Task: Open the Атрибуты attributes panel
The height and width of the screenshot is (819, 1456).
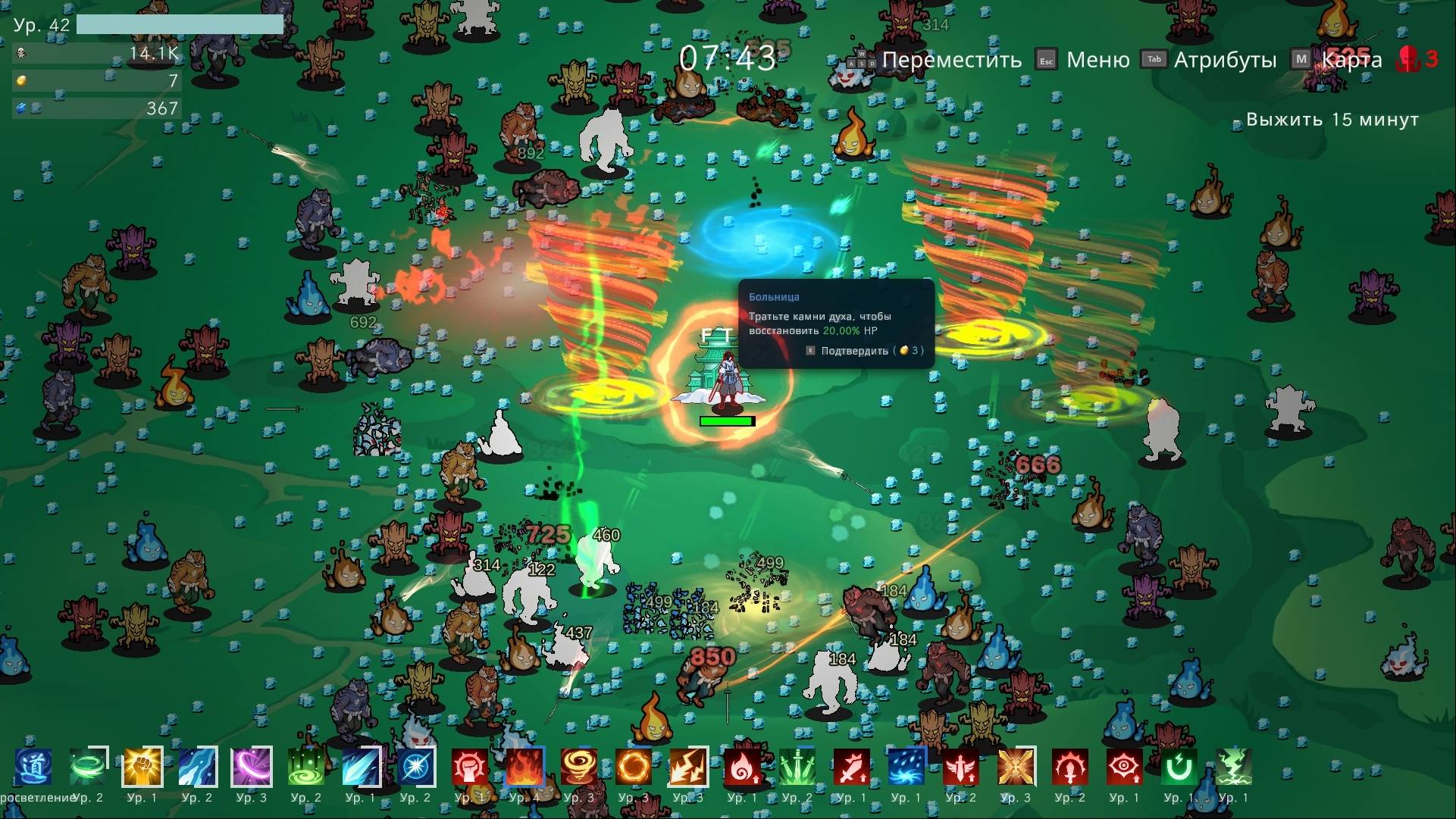Action: (x=1224, y=60)
